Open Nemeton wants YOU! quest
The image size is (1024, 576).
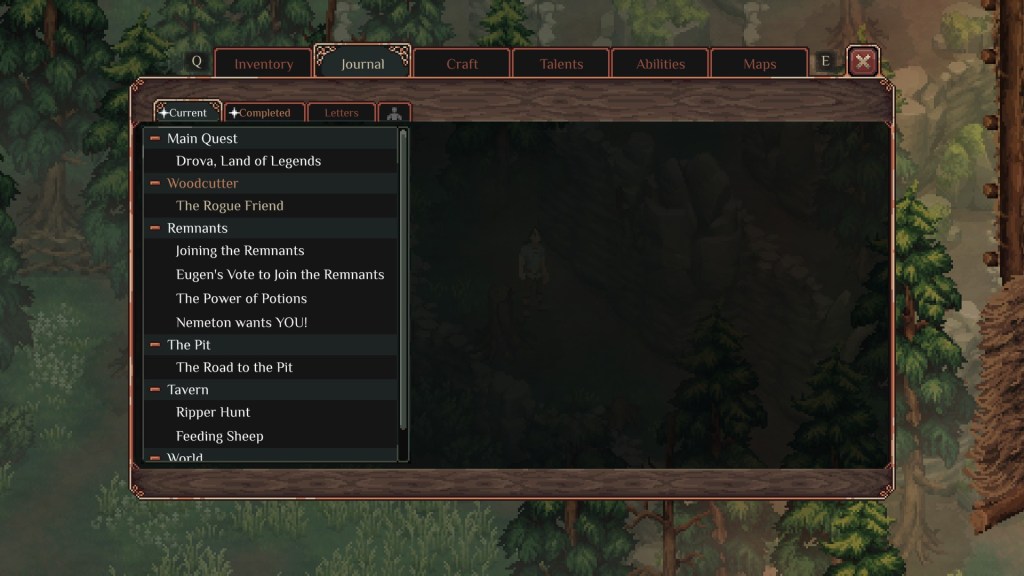pos(241,323)
